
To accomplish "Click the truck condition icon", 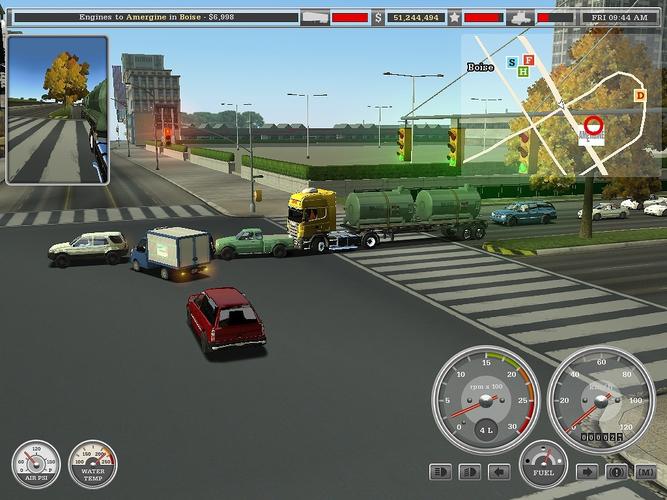I will (520, 17).
